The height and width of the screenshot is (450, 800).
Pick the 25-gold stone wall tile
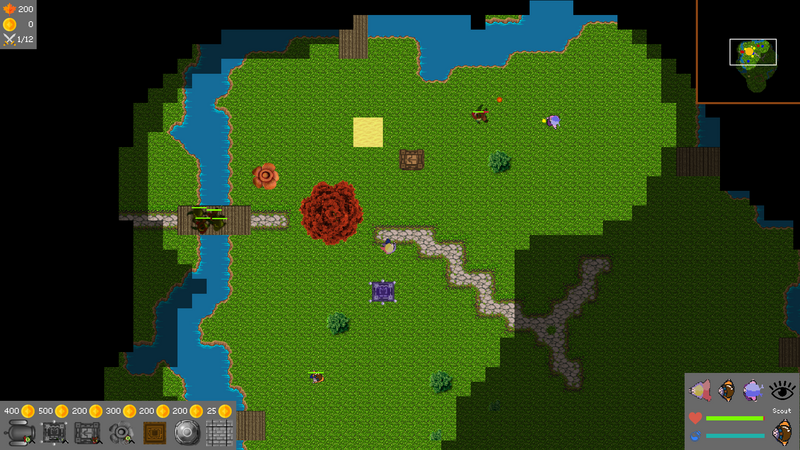(219, 432)
